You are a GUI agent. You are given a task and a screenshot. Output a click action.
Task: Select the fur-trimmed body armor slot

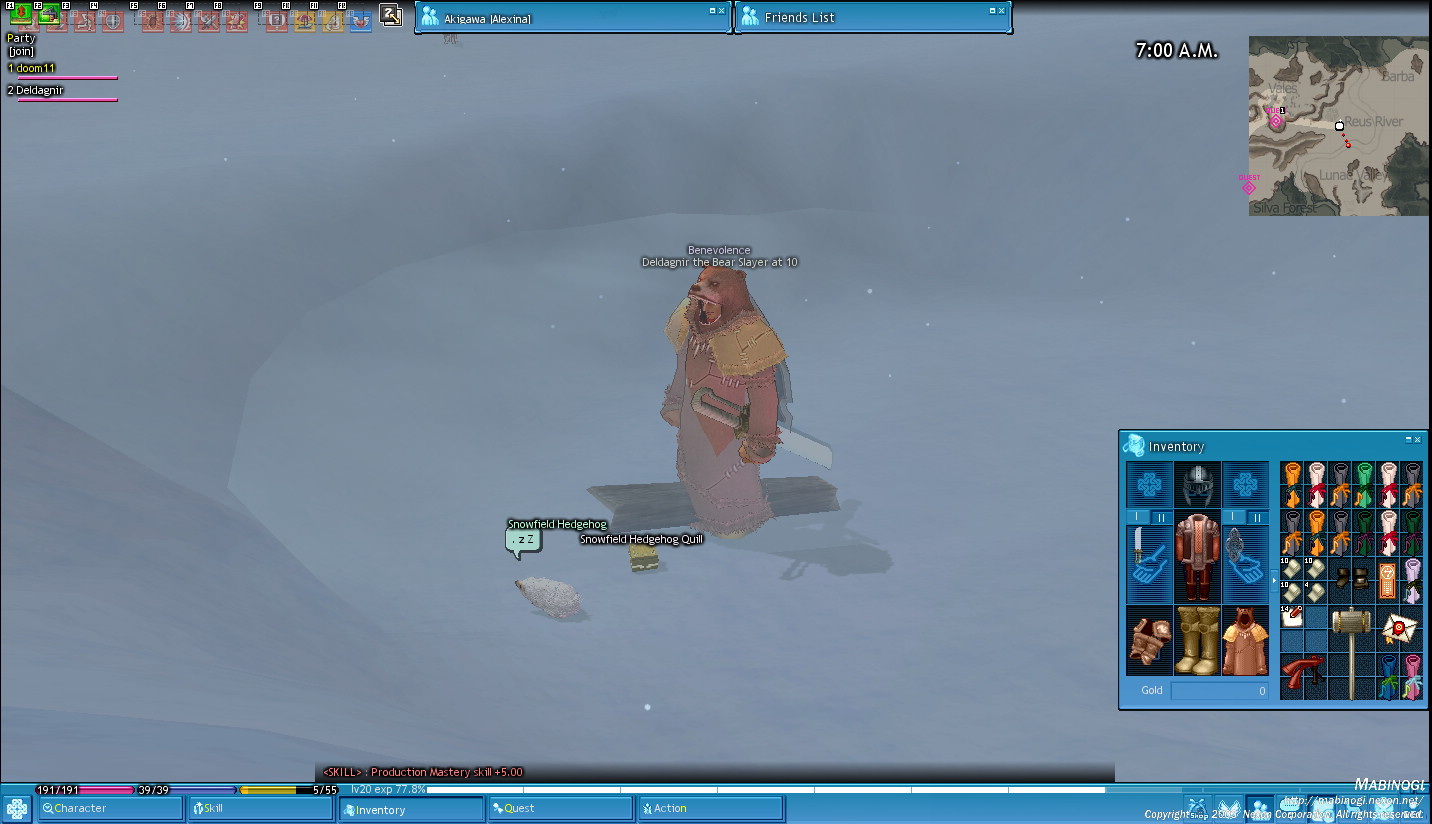1197,558
